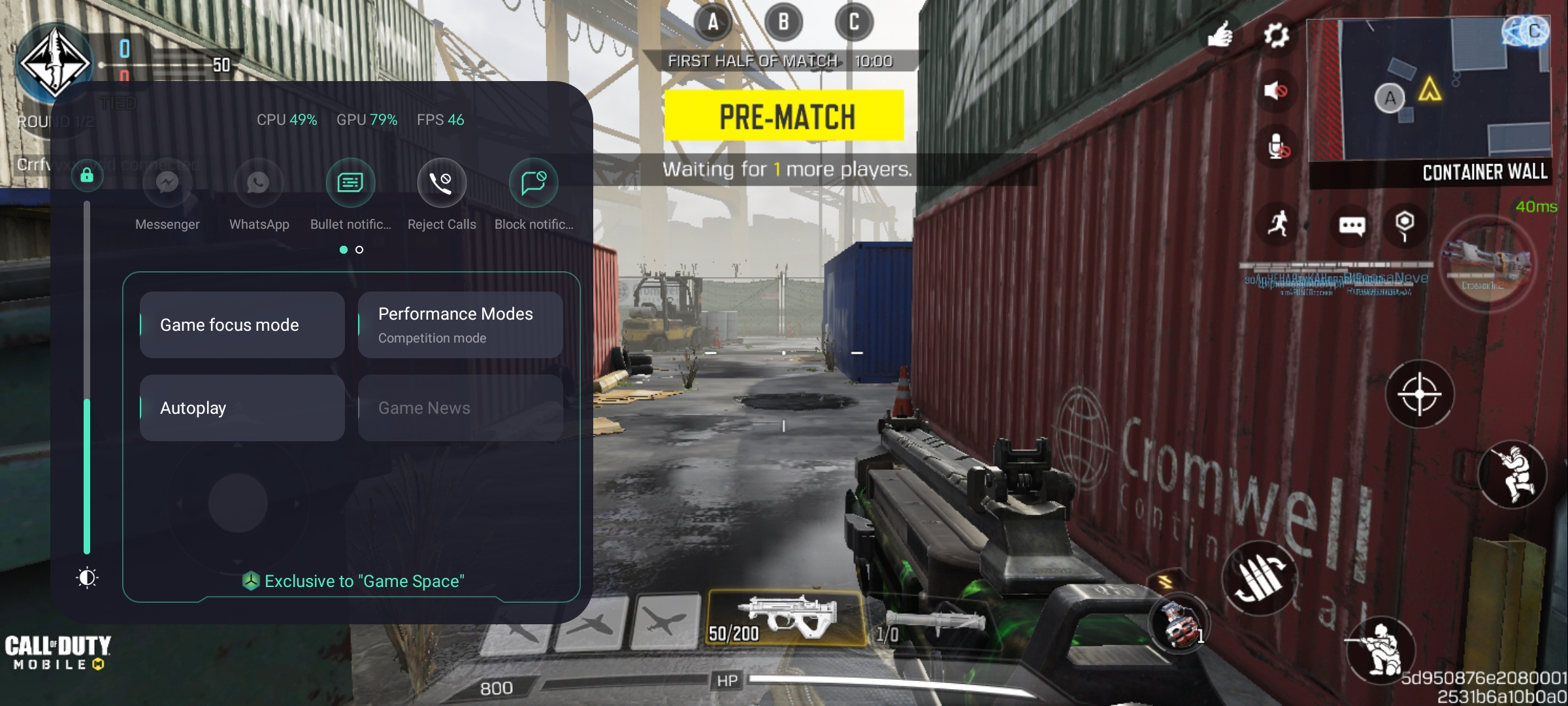Toggle Reject Calls
The image size is (1568, 706).
(x=442, y=182)
